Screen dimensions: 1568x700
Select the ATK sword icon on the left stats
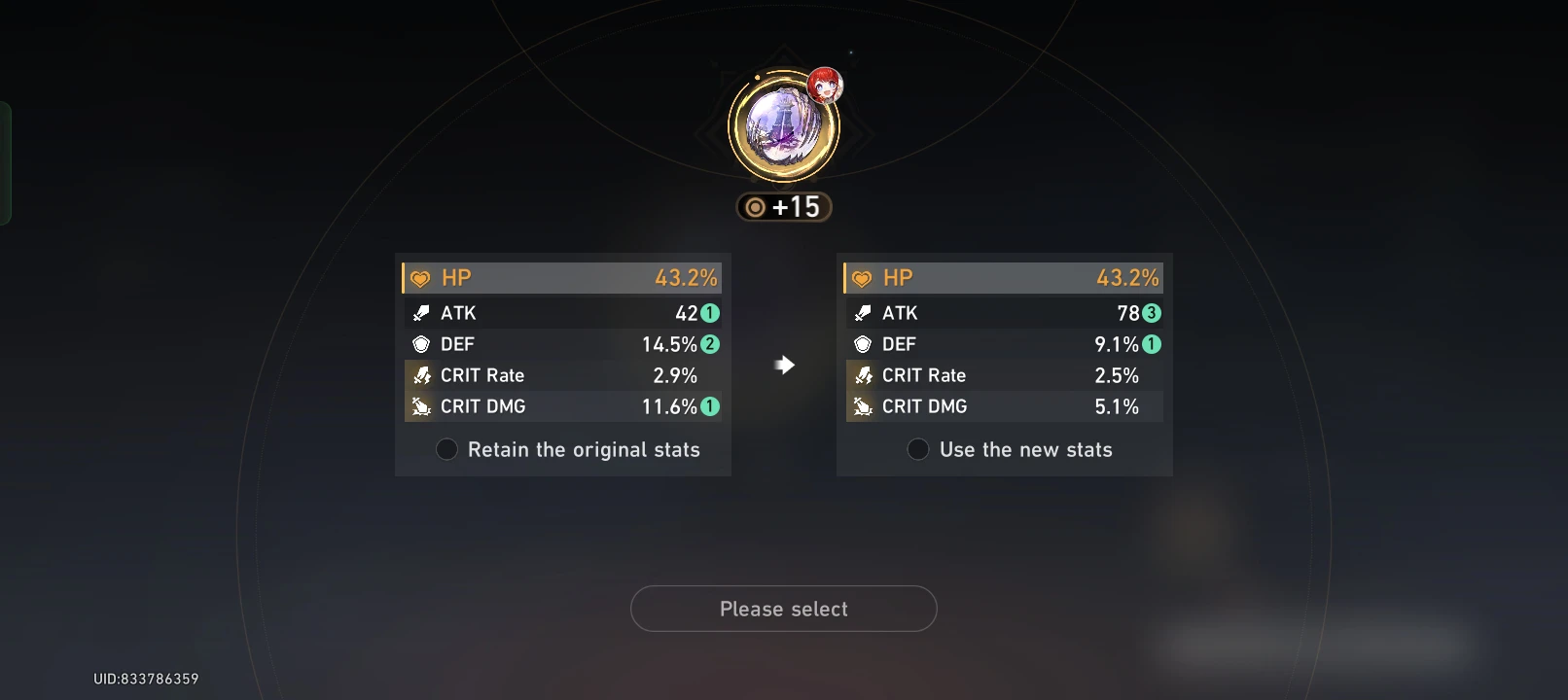pos(419,313)
